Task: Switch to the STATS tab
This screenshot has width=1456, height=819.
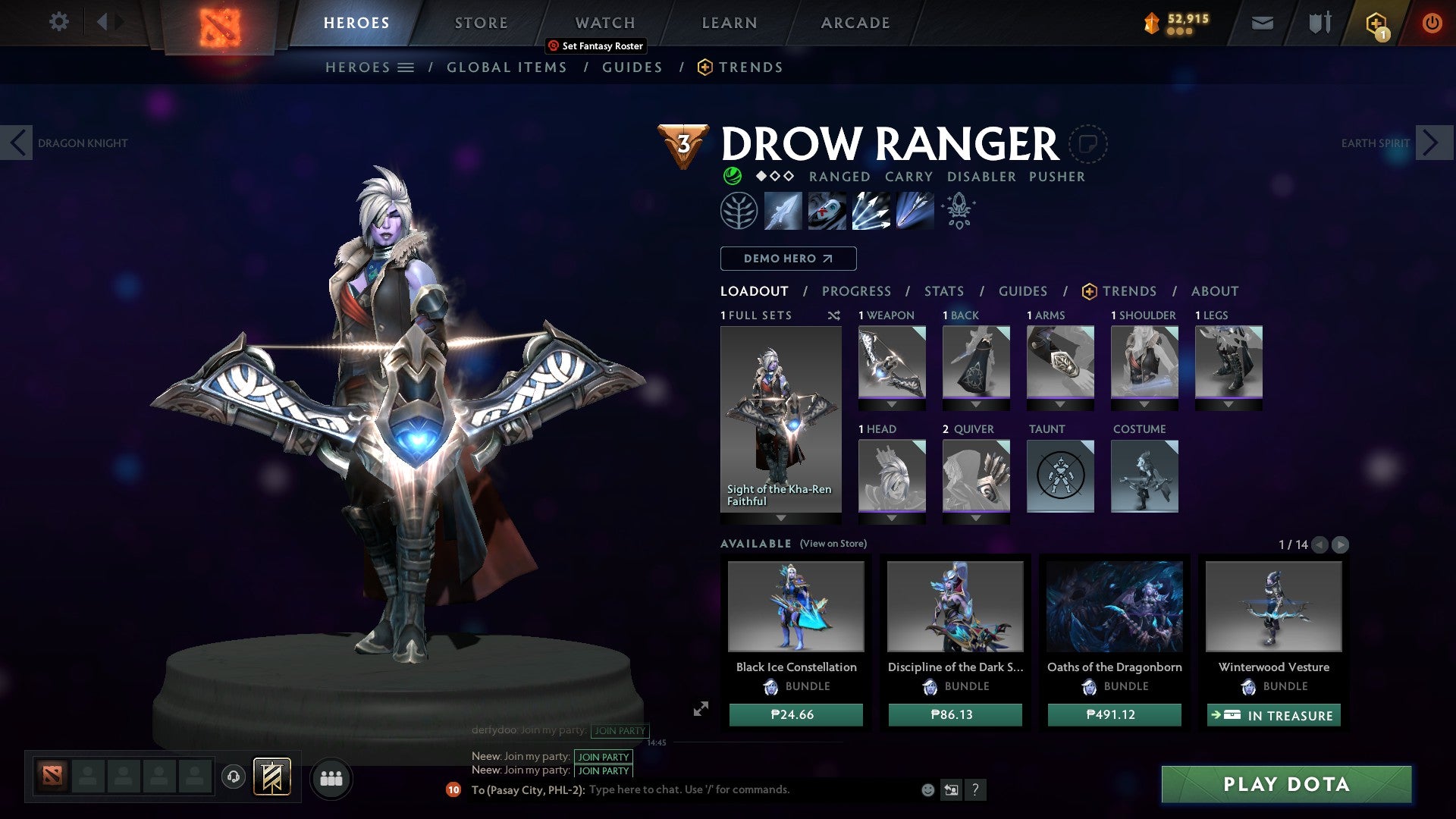Action: click(x=943, y=290)
